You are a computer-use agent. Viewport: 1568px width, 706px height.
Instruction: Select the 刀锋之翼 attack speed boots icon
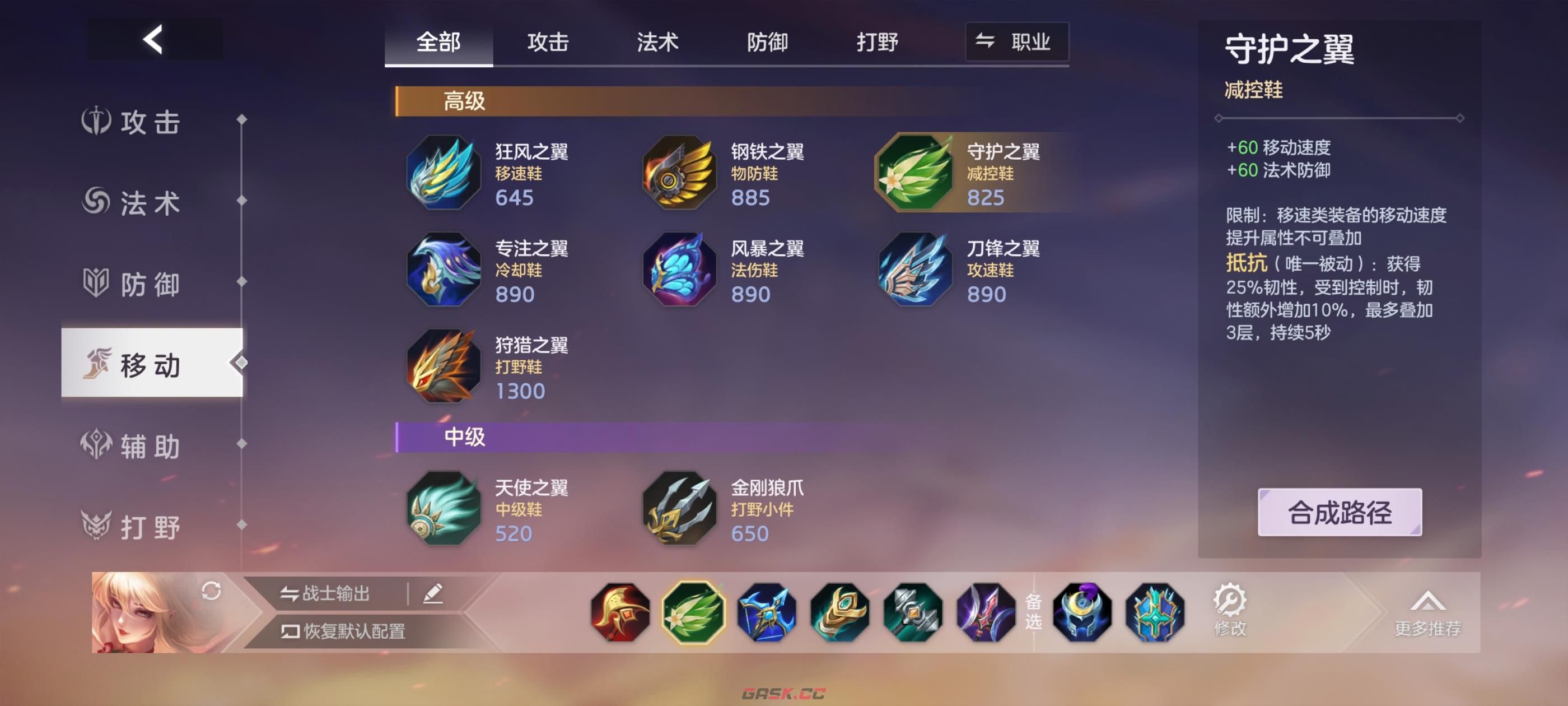(913, 271)
